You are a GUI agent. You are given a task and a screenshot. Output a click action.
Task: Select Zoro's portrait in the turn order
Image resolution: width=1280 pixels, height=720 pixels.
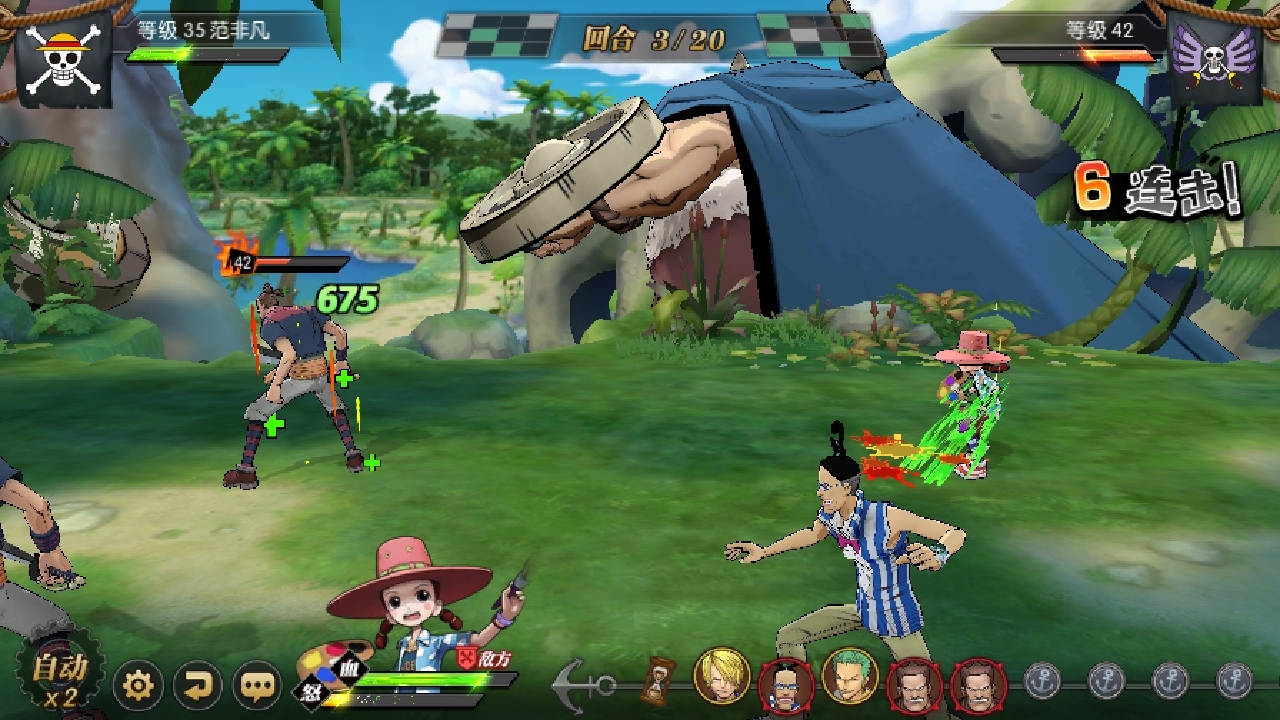pyautogui.click(x=849, y=676)
